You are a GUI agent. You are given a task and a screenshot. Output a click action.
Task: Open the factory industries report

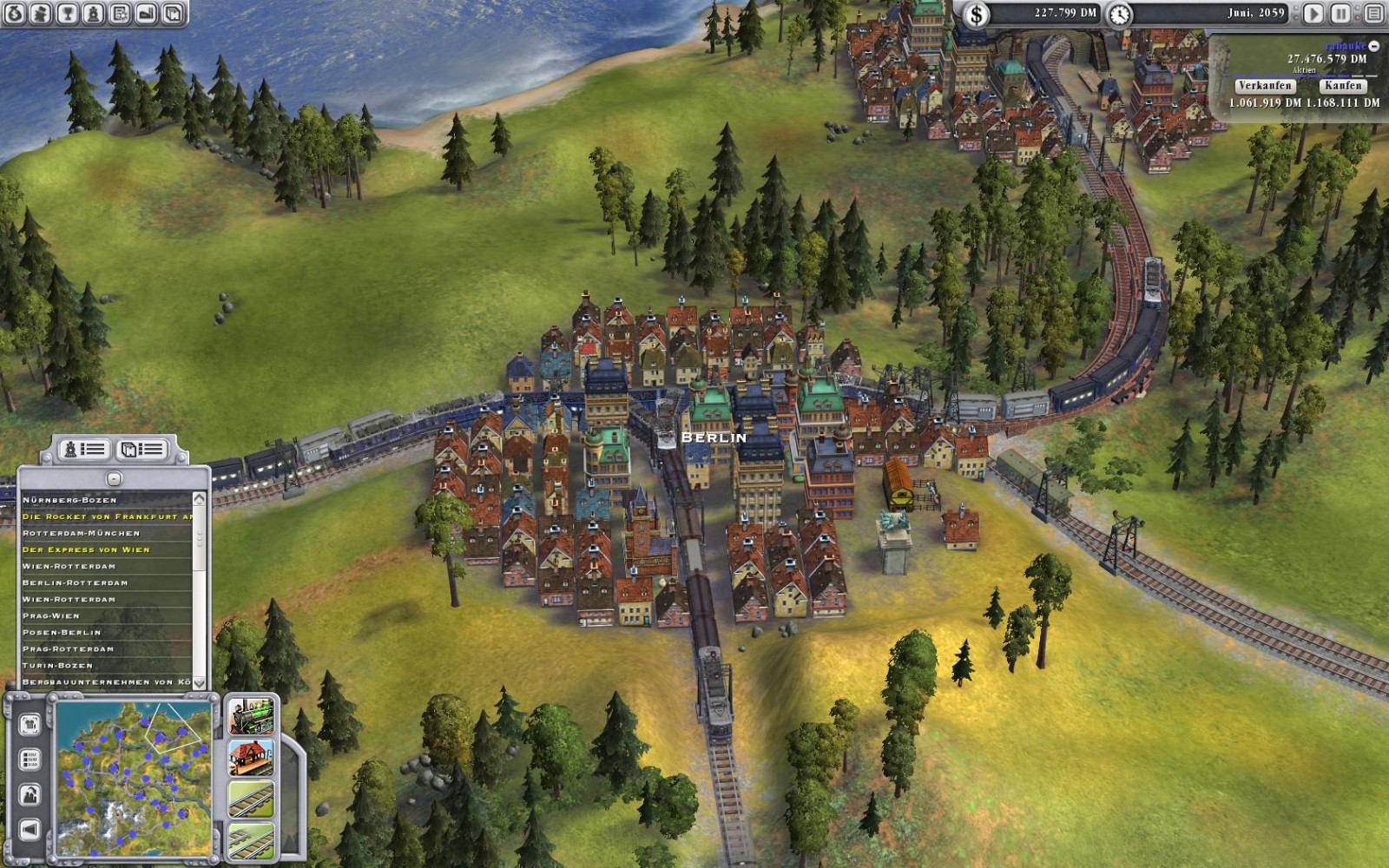tap(146, 13)
